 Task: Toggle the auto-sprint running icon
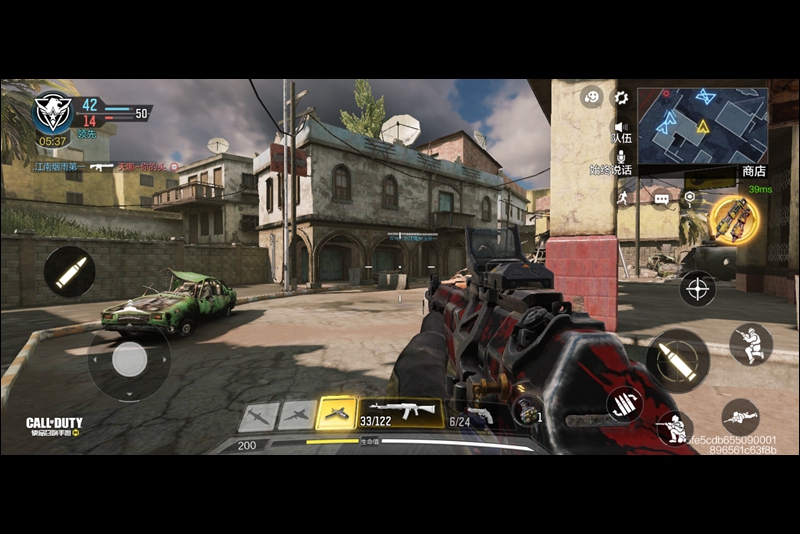[x=621, y=198]
